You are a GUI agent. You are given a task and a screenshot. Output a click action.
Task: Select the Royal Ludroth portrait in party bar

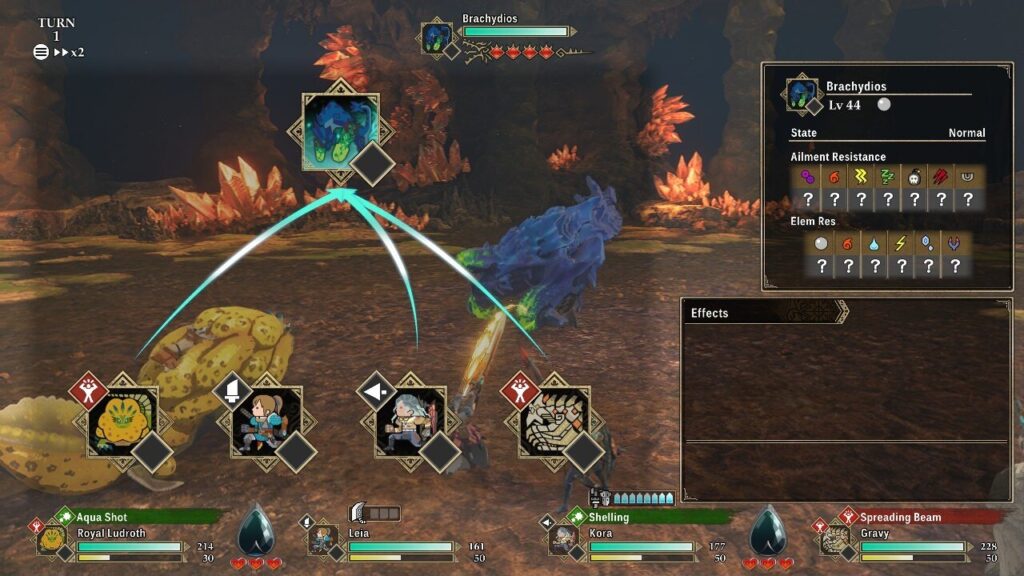point(52,540)
